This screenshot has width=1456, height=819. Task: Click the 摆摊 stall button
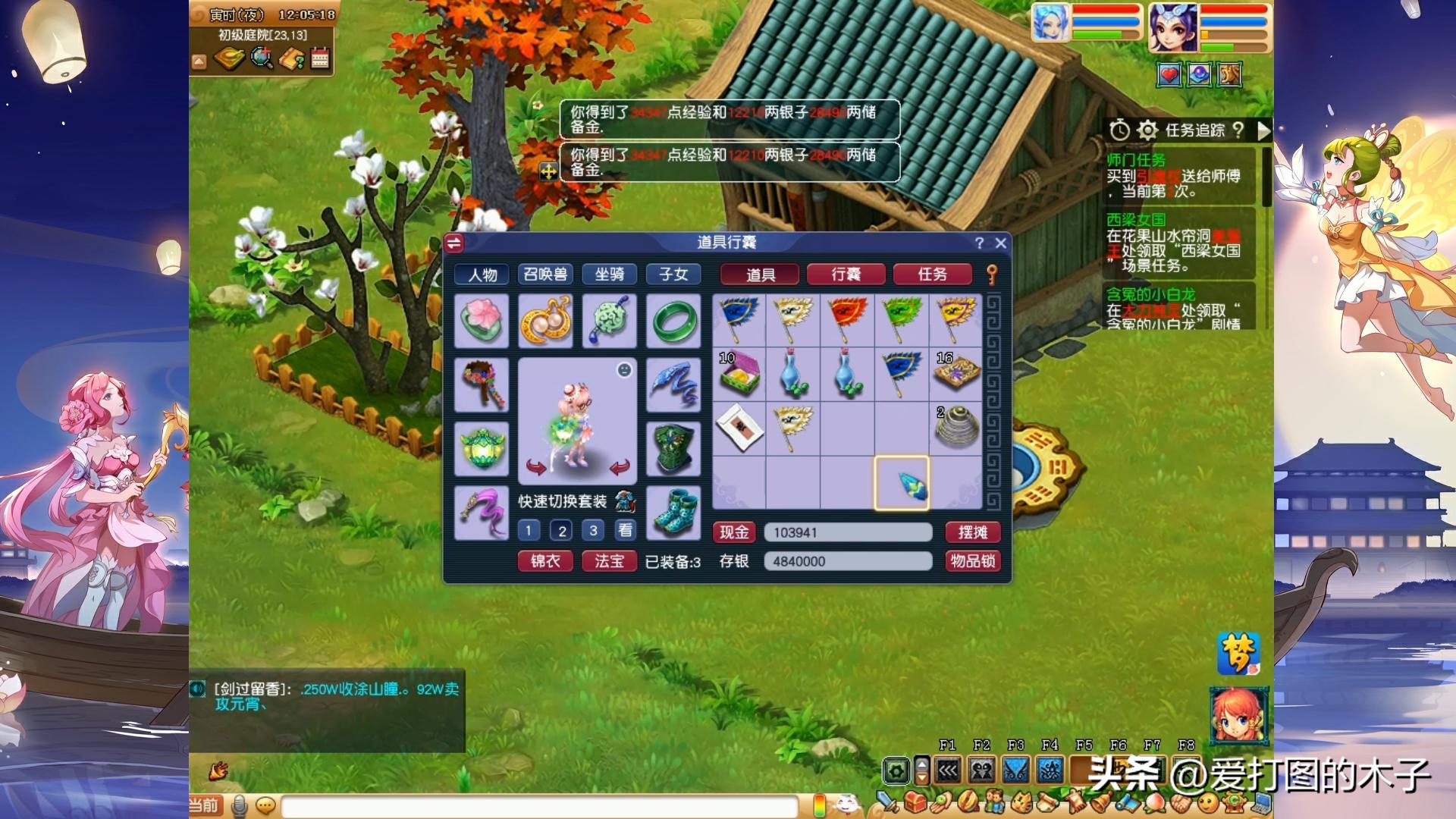coord(972,532)
